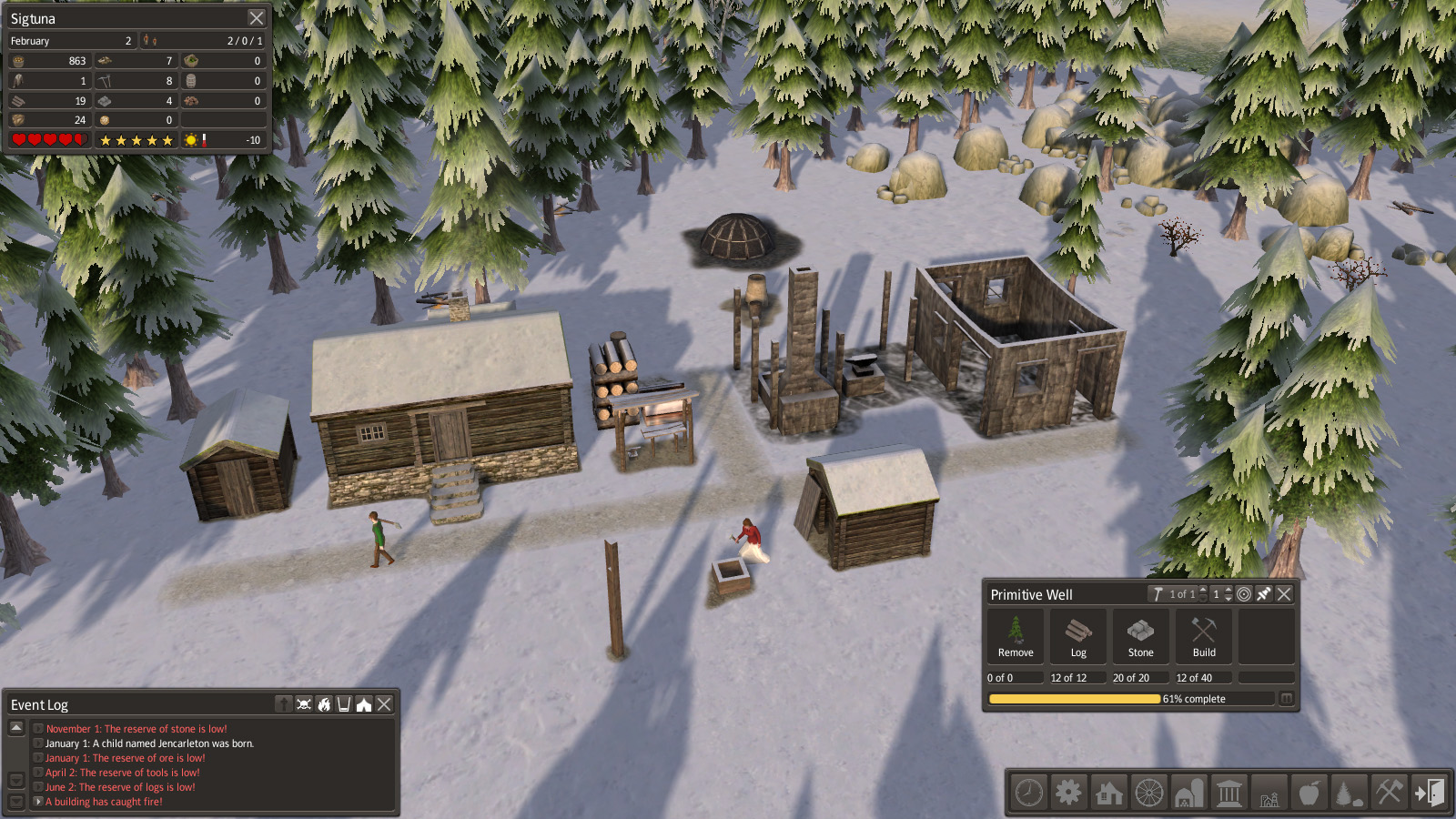
Task: Open the apple food production menu
Action: (x=1309, y=793)
